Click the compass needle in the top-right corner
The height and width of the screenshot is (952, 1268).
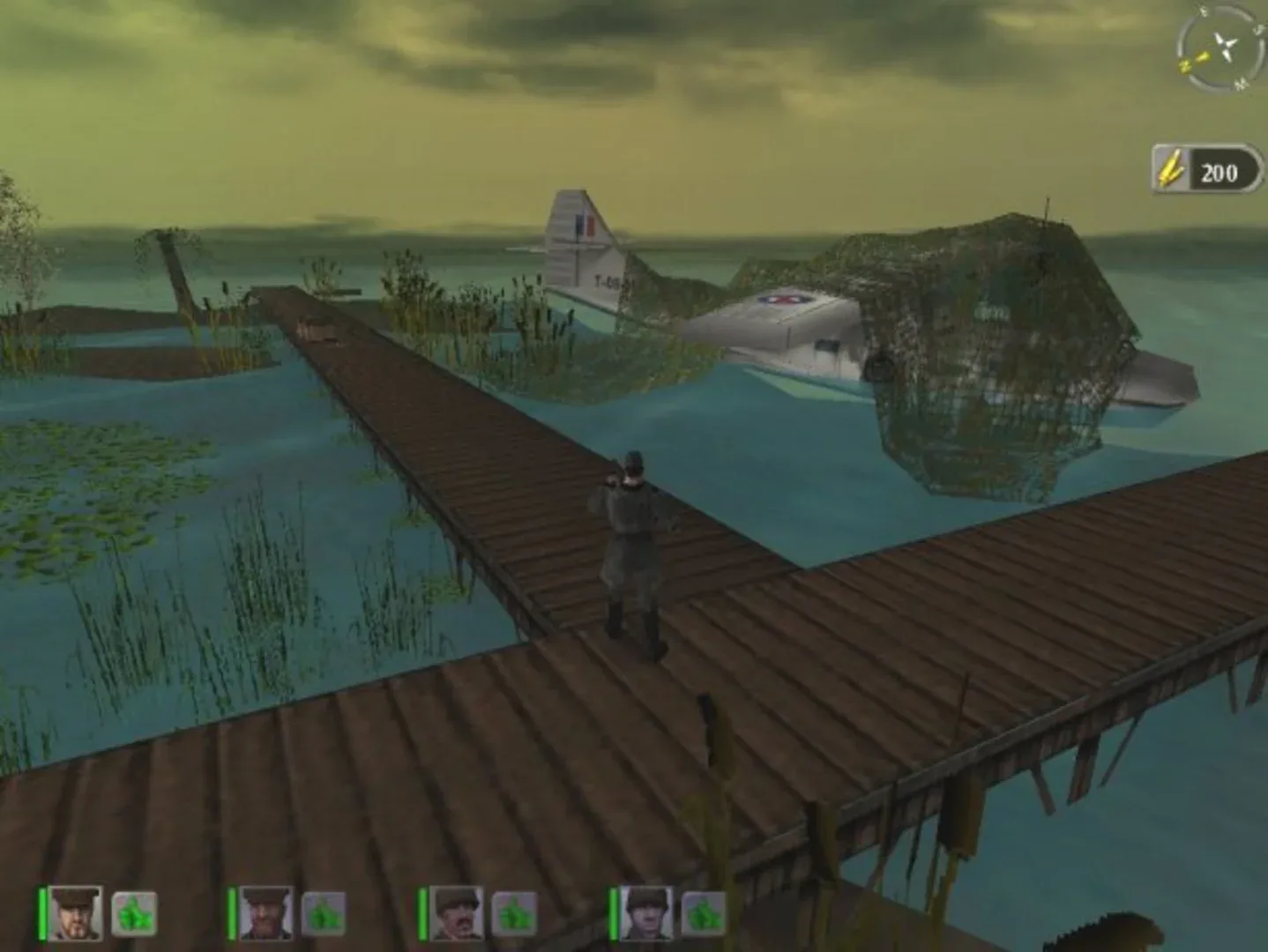tap(1226, 44)
